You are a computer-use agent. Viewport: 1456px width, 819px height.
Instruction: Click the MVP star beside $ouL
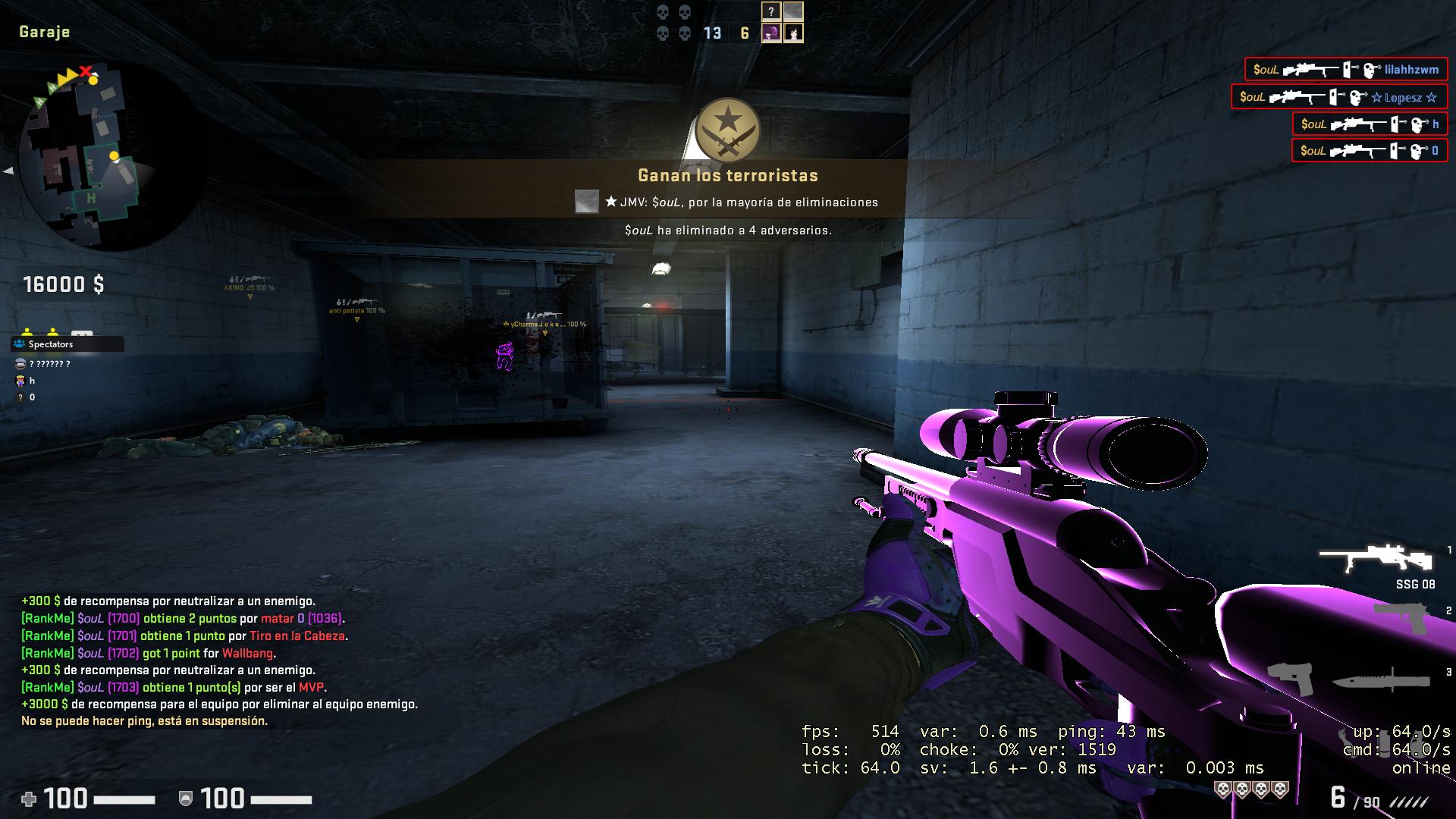tap(612, 202)
